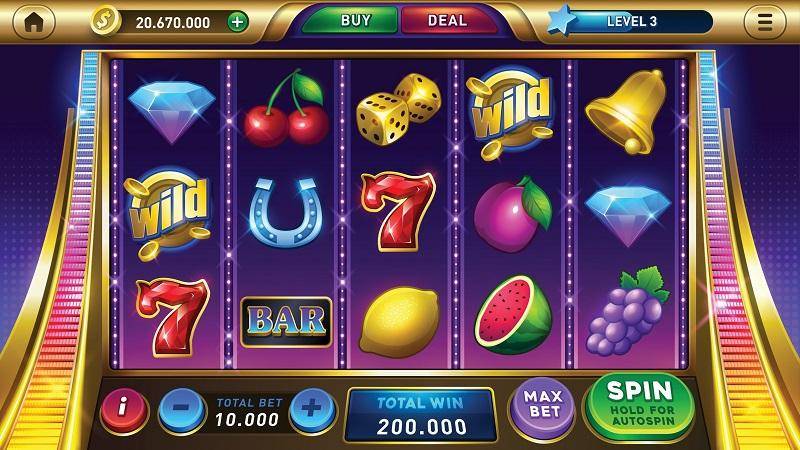Open the hamburger menu
Image resolution: width=800 pixels, height=450 pixels.
(765, 21)
